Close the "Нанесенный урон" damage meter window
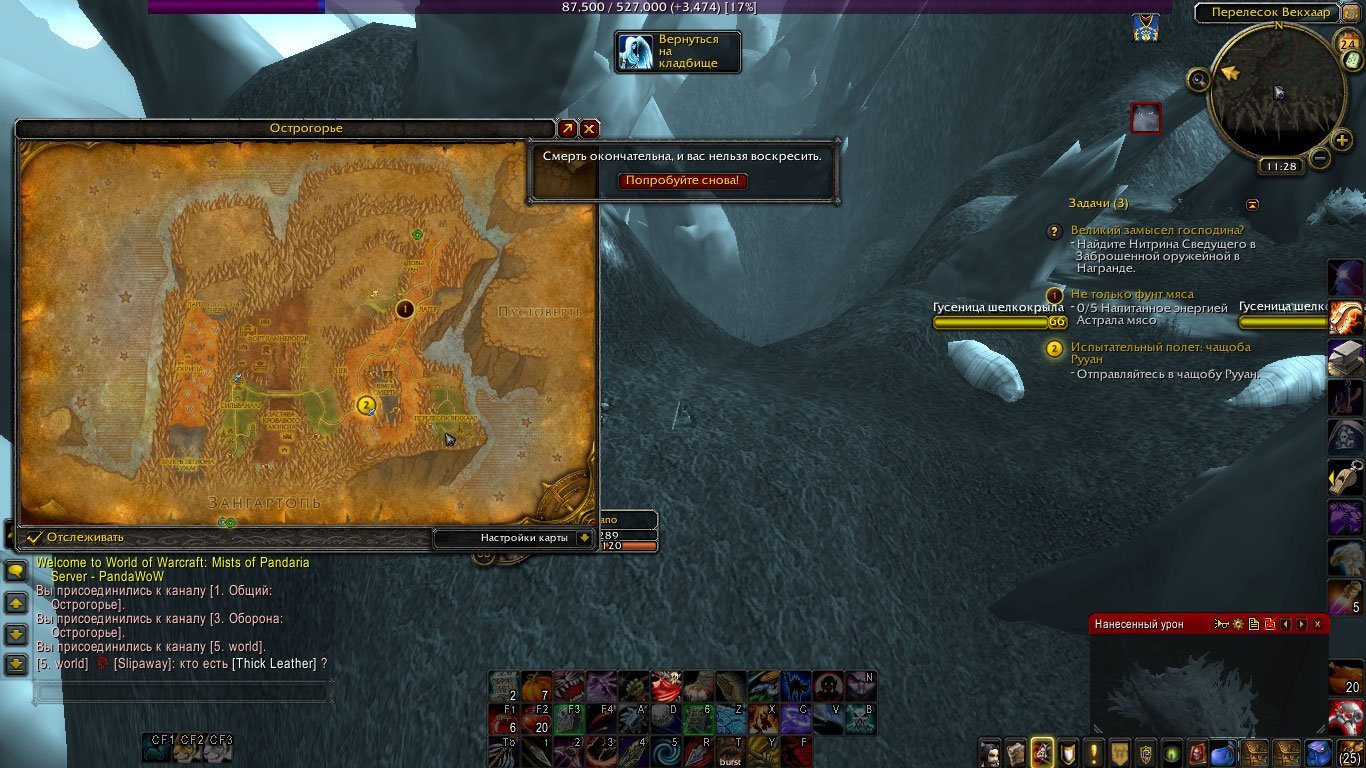Image resolution: width=1366 pixels, height=768 pixels. (x=1317, y=624)
